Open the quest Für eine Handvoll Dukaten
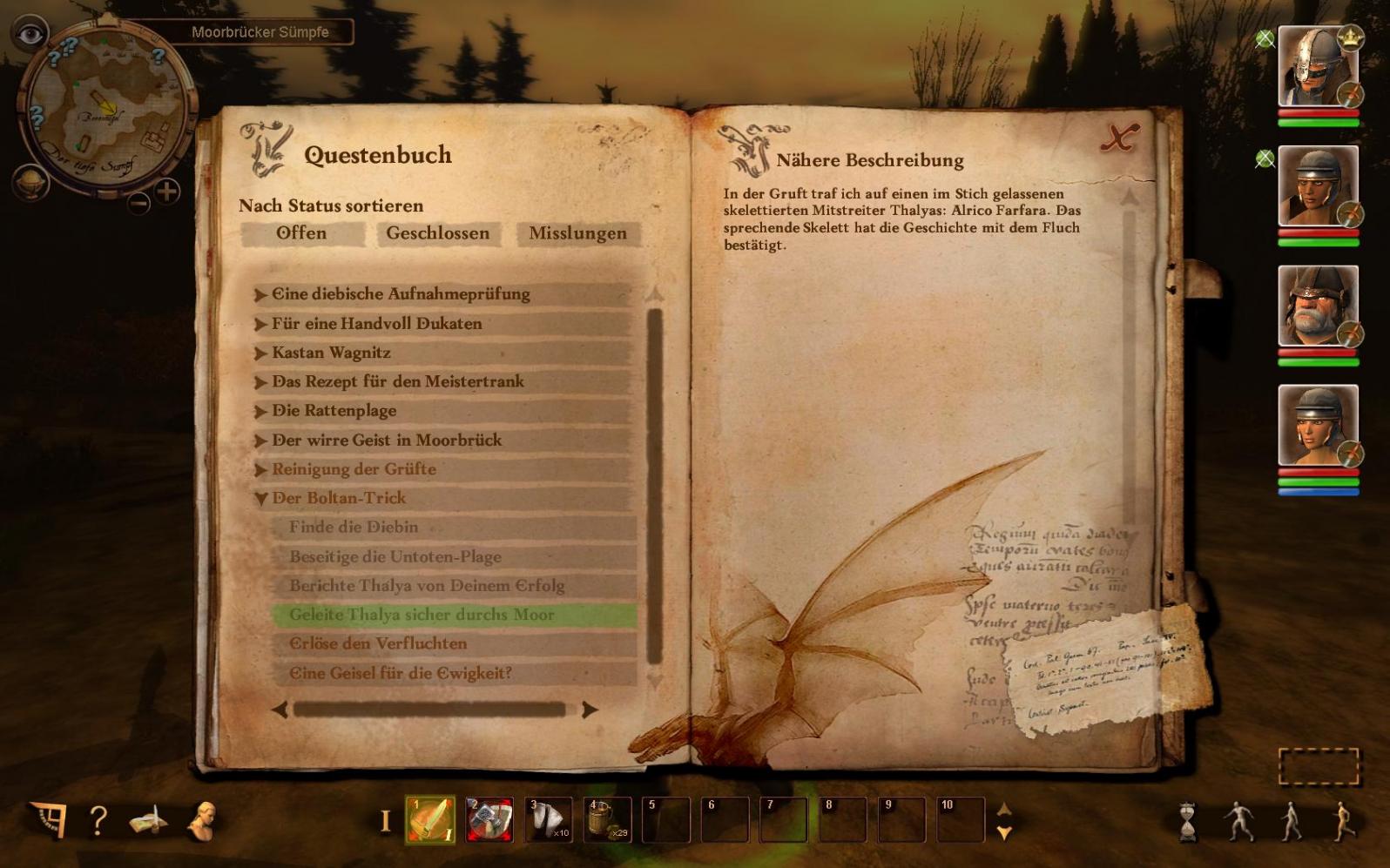 [376, 324]
